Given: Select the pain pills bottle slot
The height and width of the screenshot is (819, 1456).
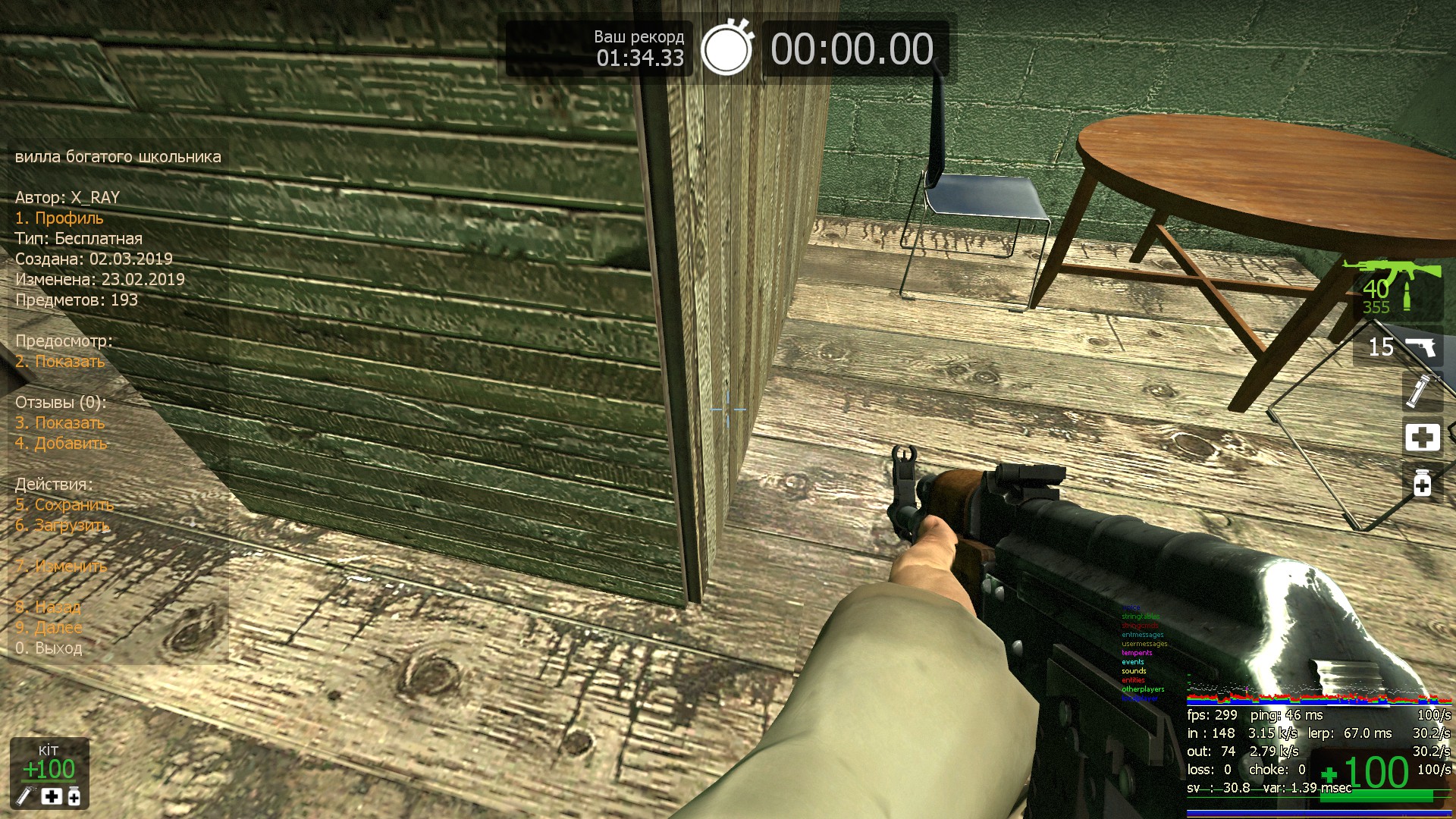Looking at the screenshot, I should click(1422, 482).
